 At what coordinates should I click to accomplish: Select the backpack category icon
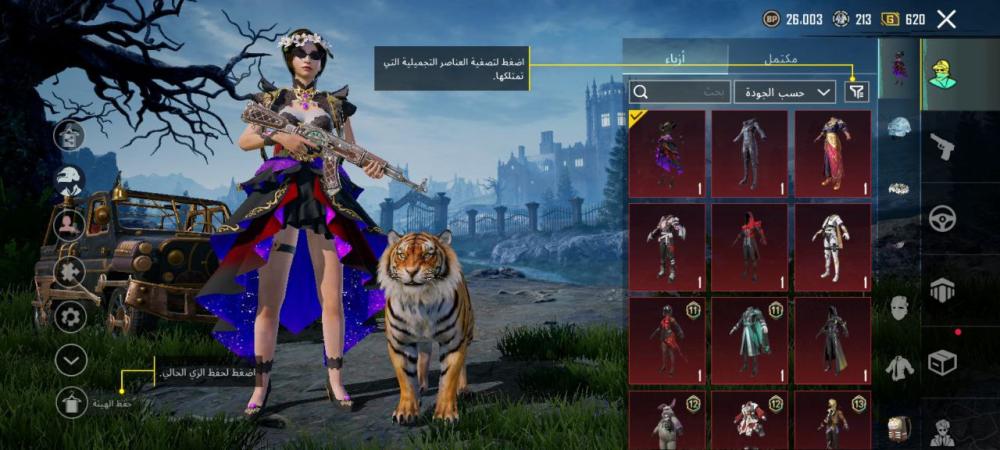click(x=900, y=429)
